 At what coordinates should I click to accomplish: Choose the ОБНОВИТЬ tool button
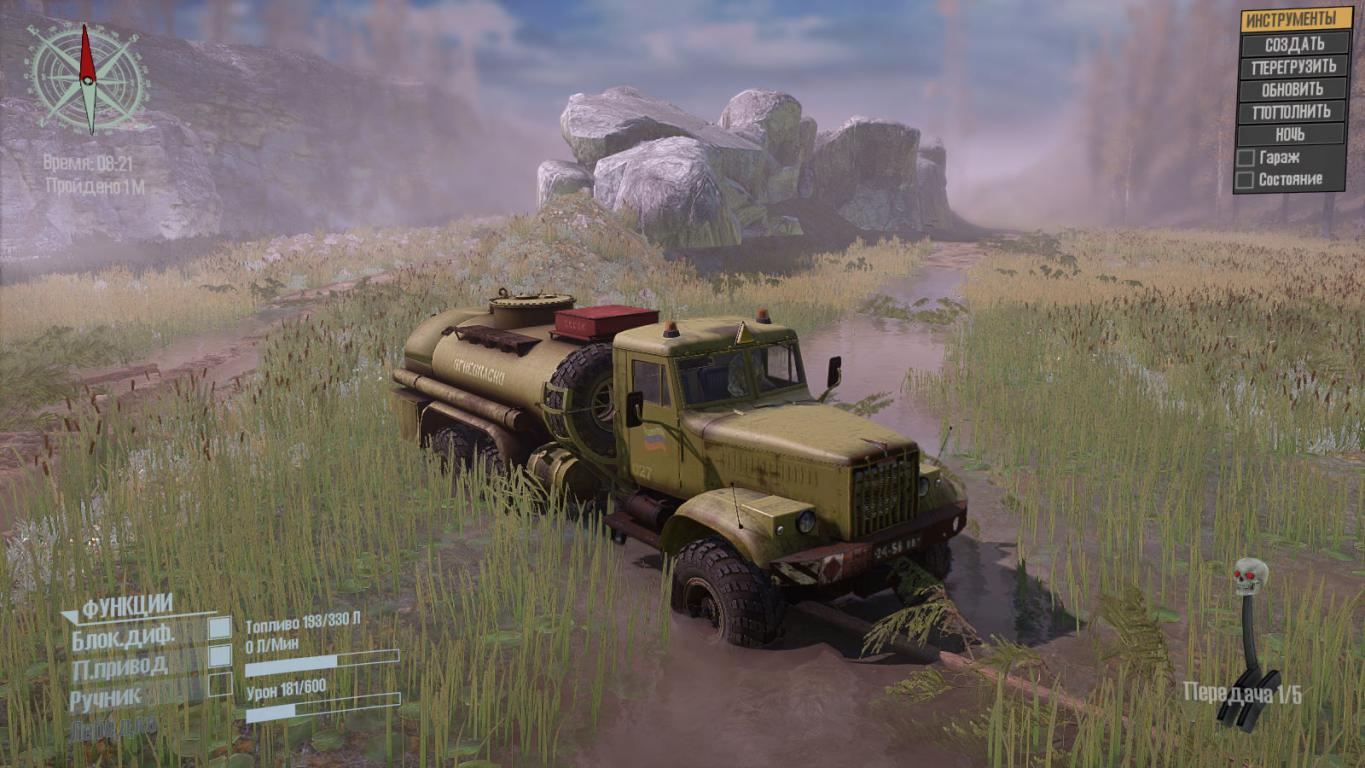(1294, 89)
